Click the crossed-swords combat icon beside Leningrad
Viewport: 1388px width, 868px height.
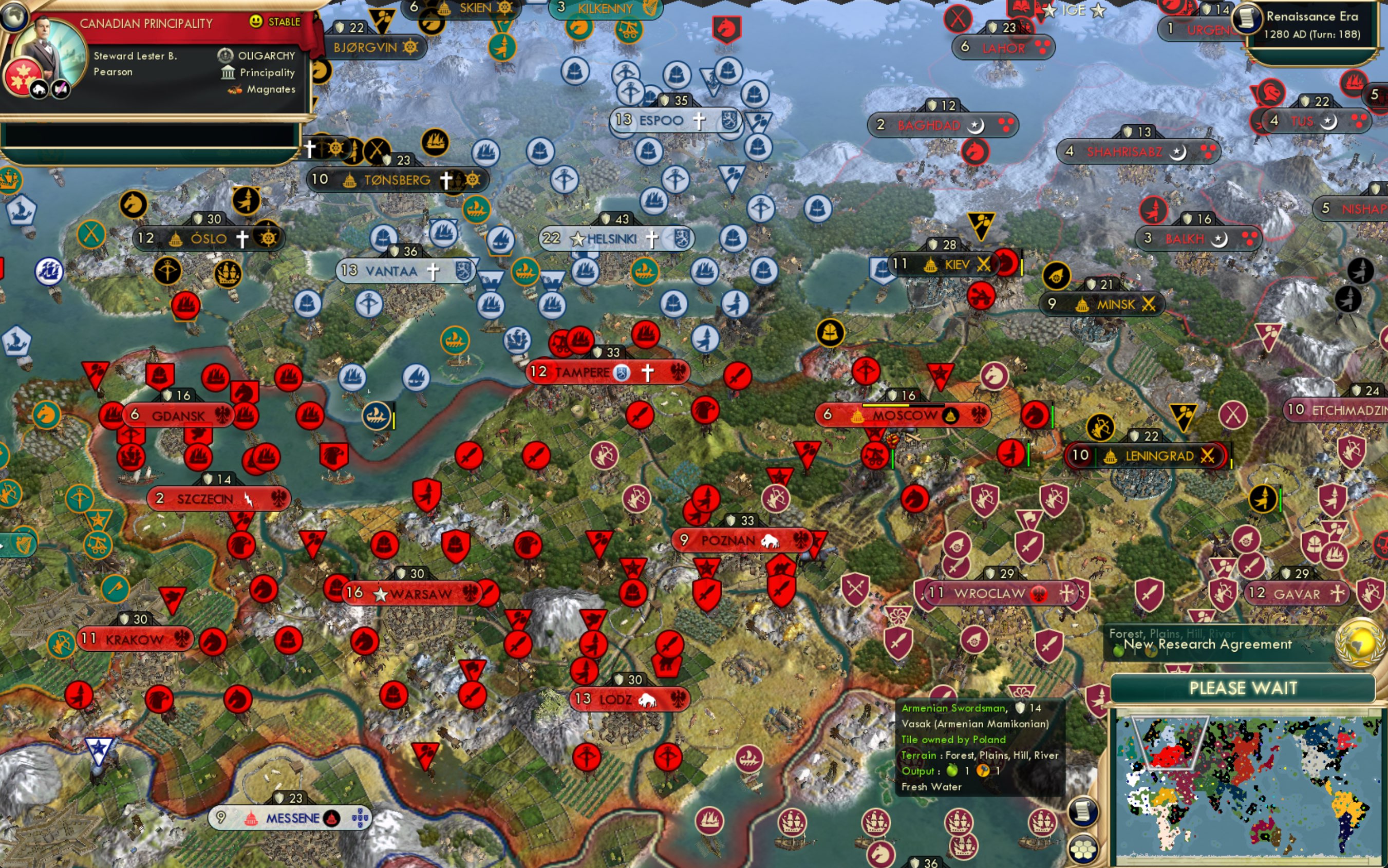click(x=1207, y=457)
